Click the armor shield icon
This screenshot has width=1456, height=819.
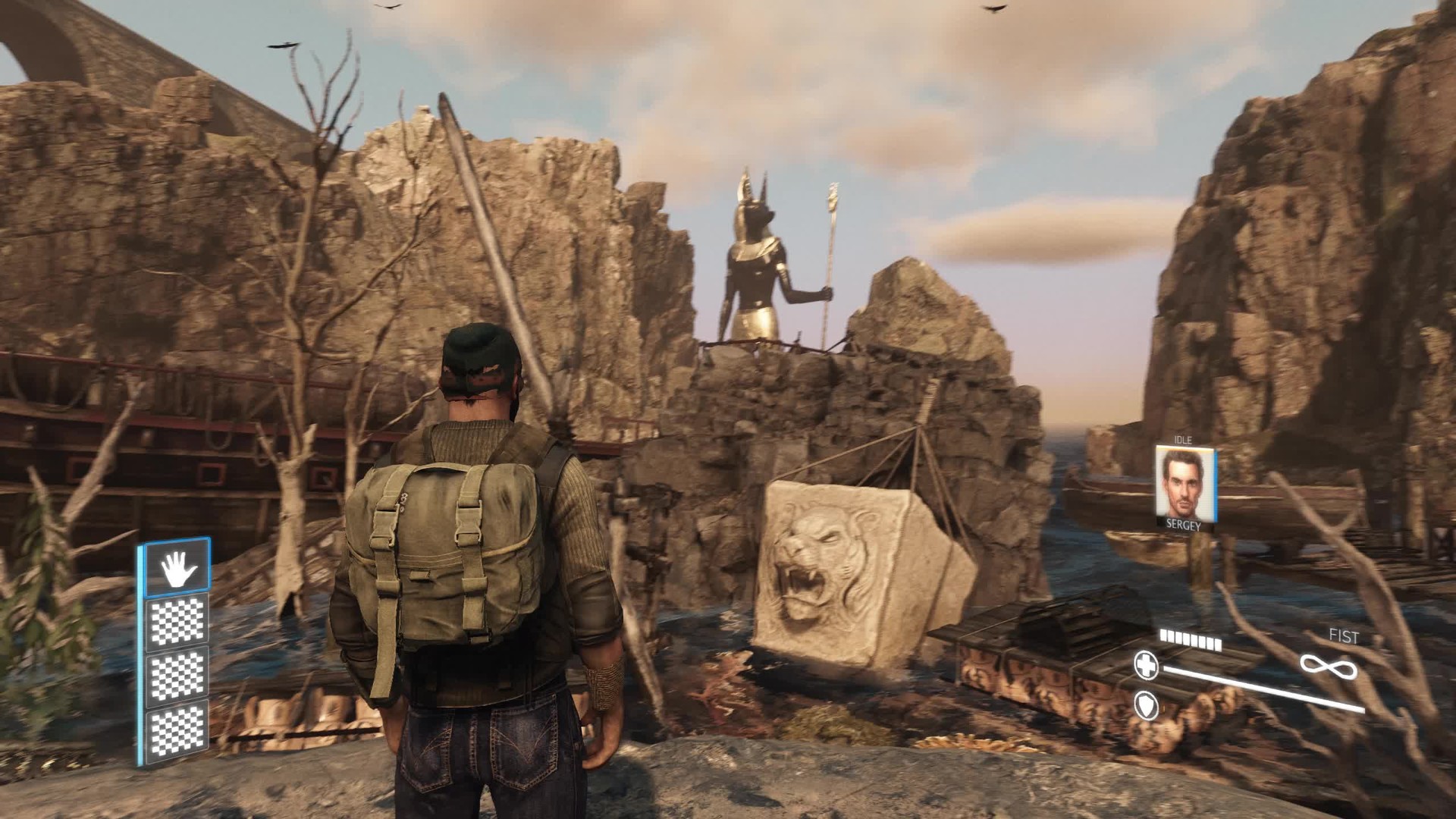1146,705
